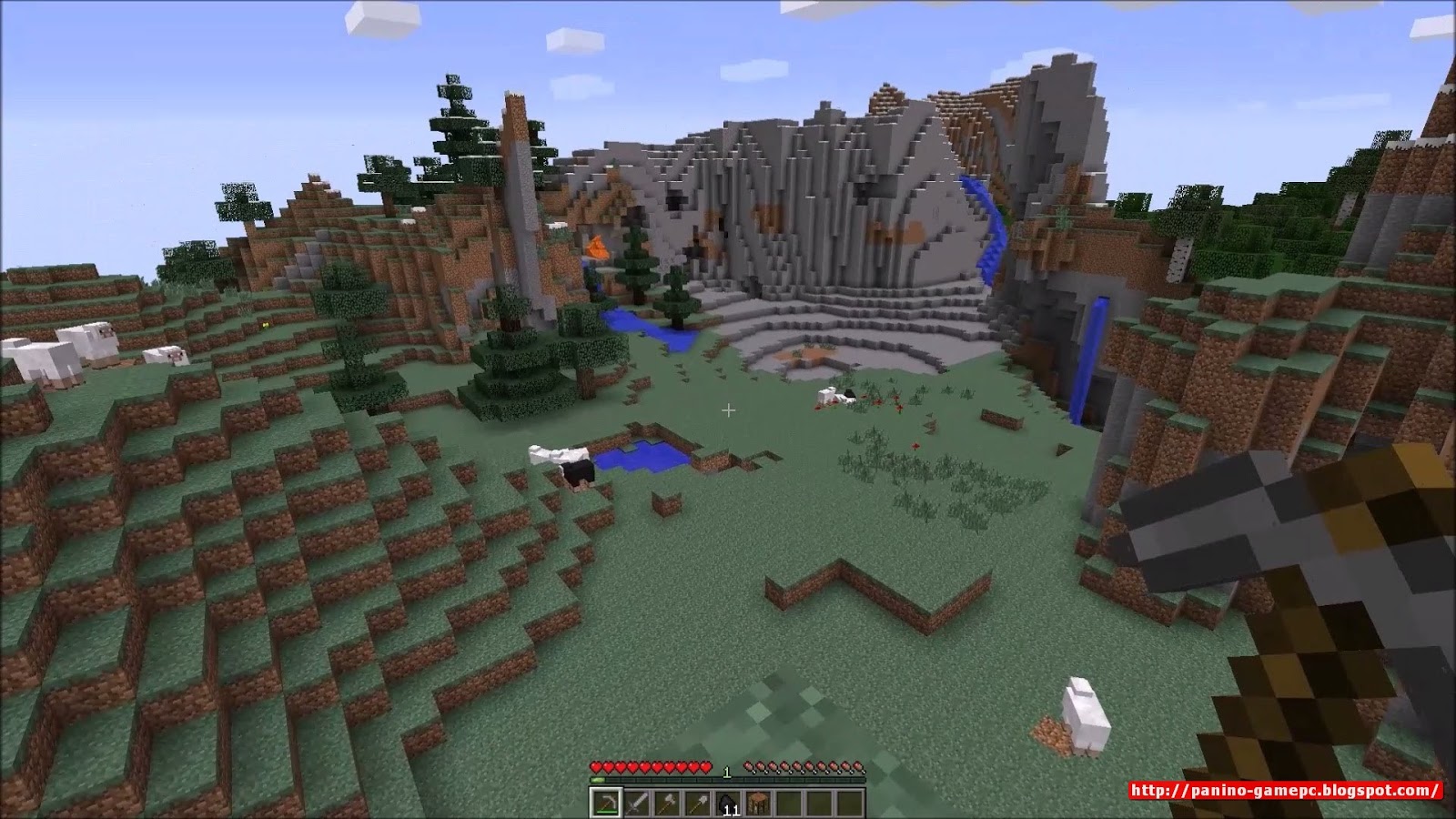Select the iron axe in the hotbar
This screenshot has width=1456, height=819.
[668, 803]
